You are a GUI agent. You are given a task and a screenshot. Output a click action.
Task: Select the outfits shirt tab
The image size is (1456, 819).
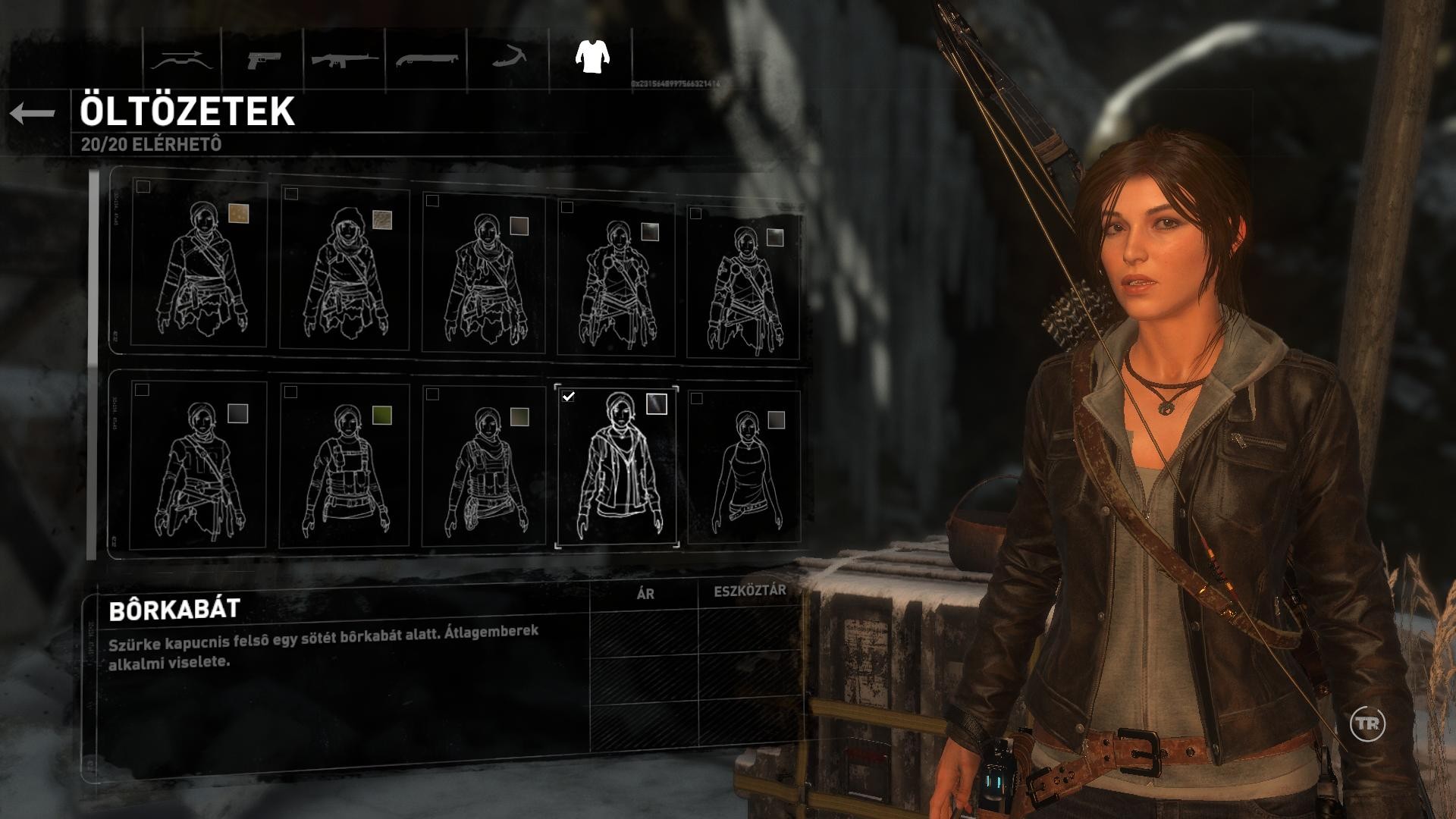click(591, 57)
